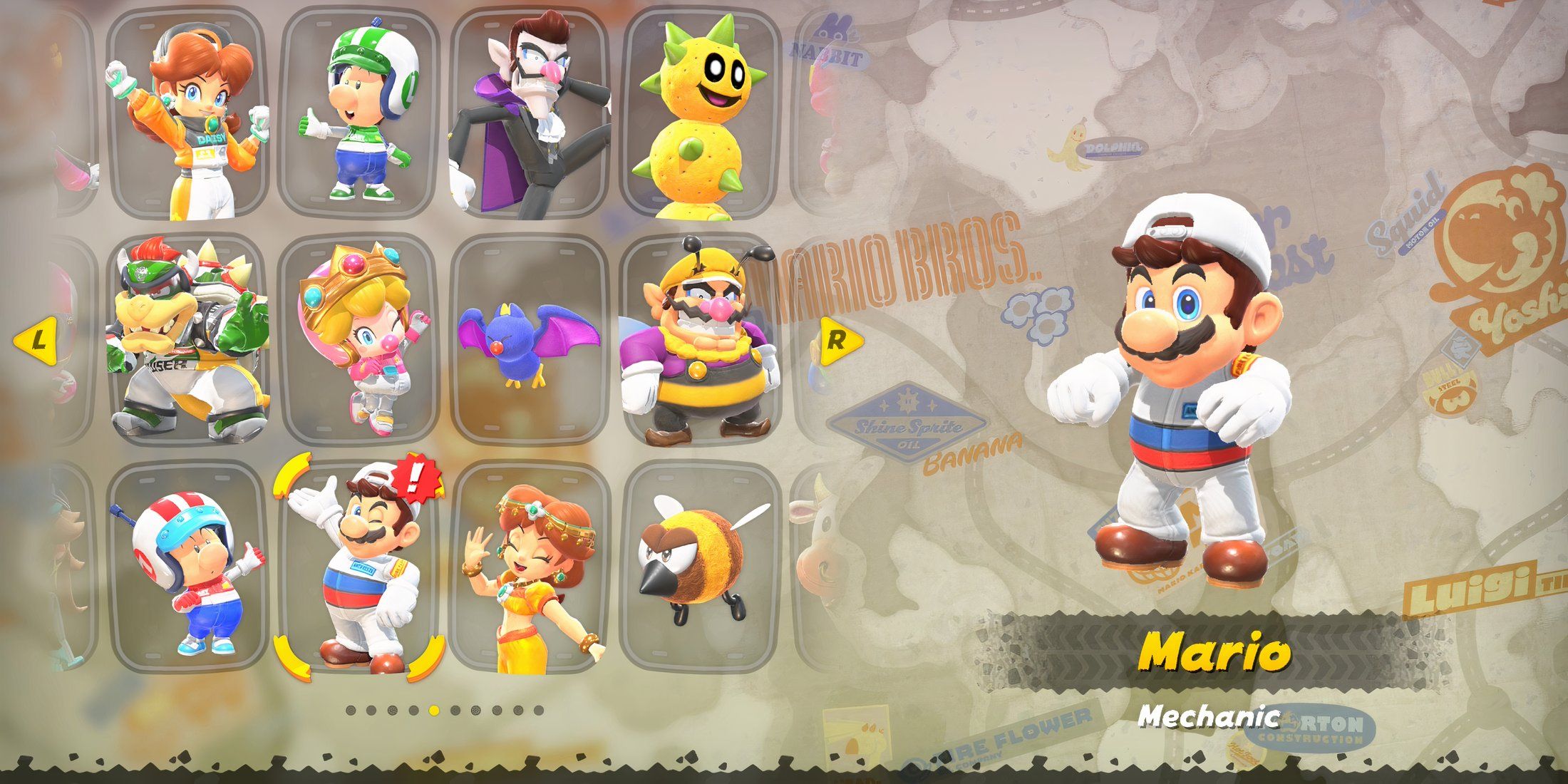This screenshot has height=784, width=1568.
Task: Go to next page with R arrow
Action: (x=838, y=341)
